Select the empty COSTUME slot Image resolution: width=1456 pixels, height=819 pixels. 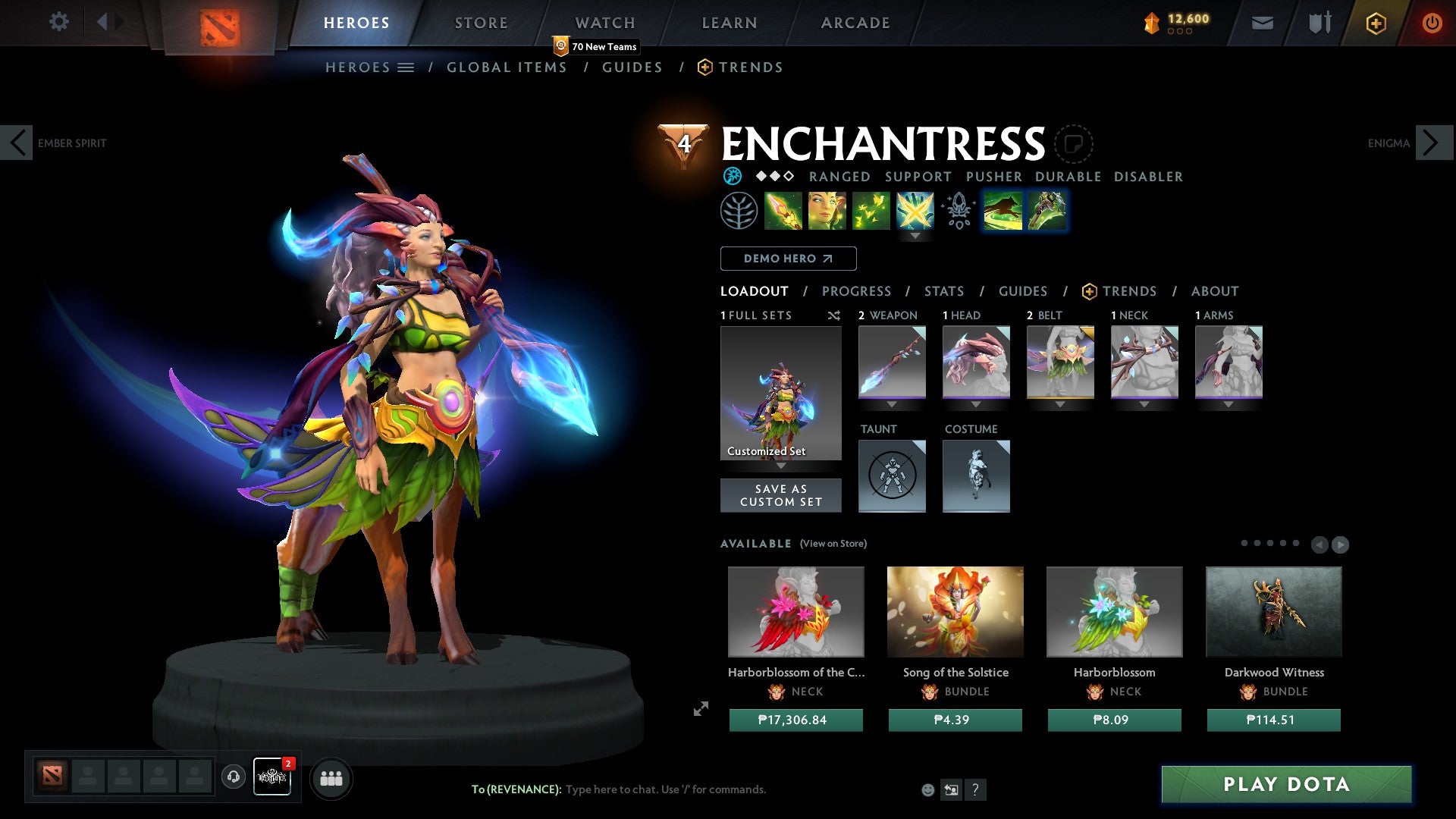(x=976, y=476)
